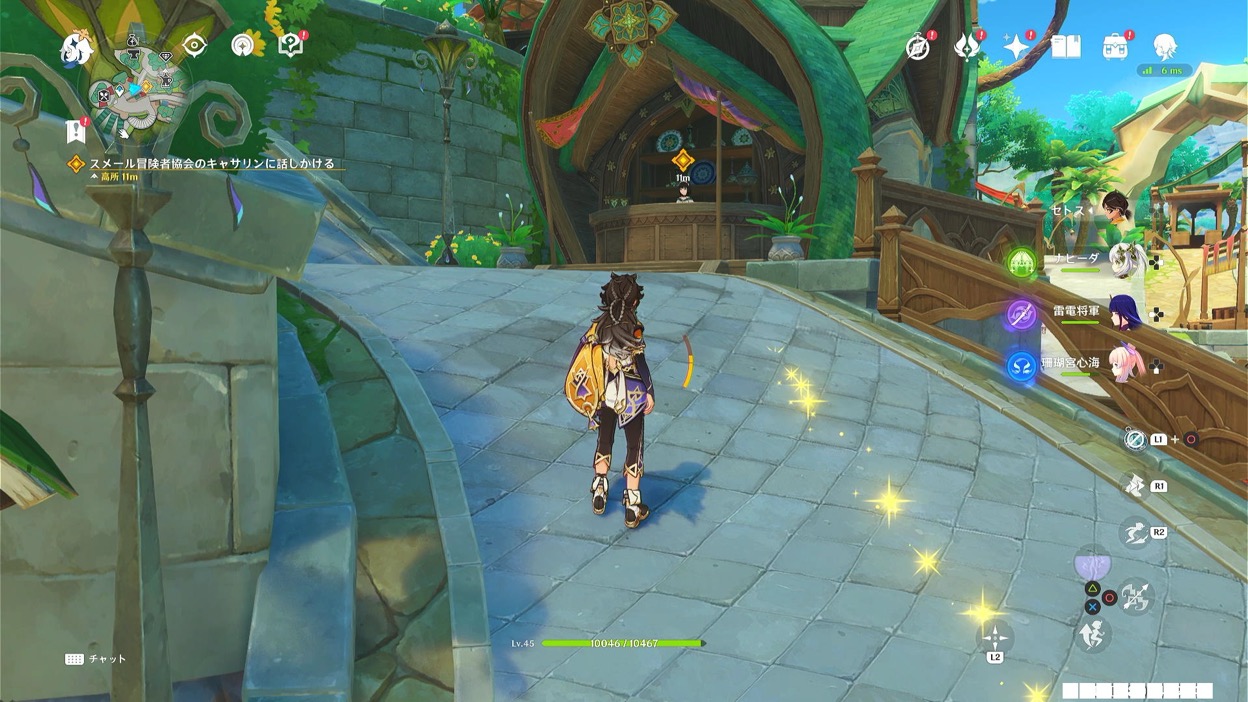Image resolution: width=1248 pixels, height=702 pixels.
Task: Open the Paimon menu icon
Action: [77, 46]
